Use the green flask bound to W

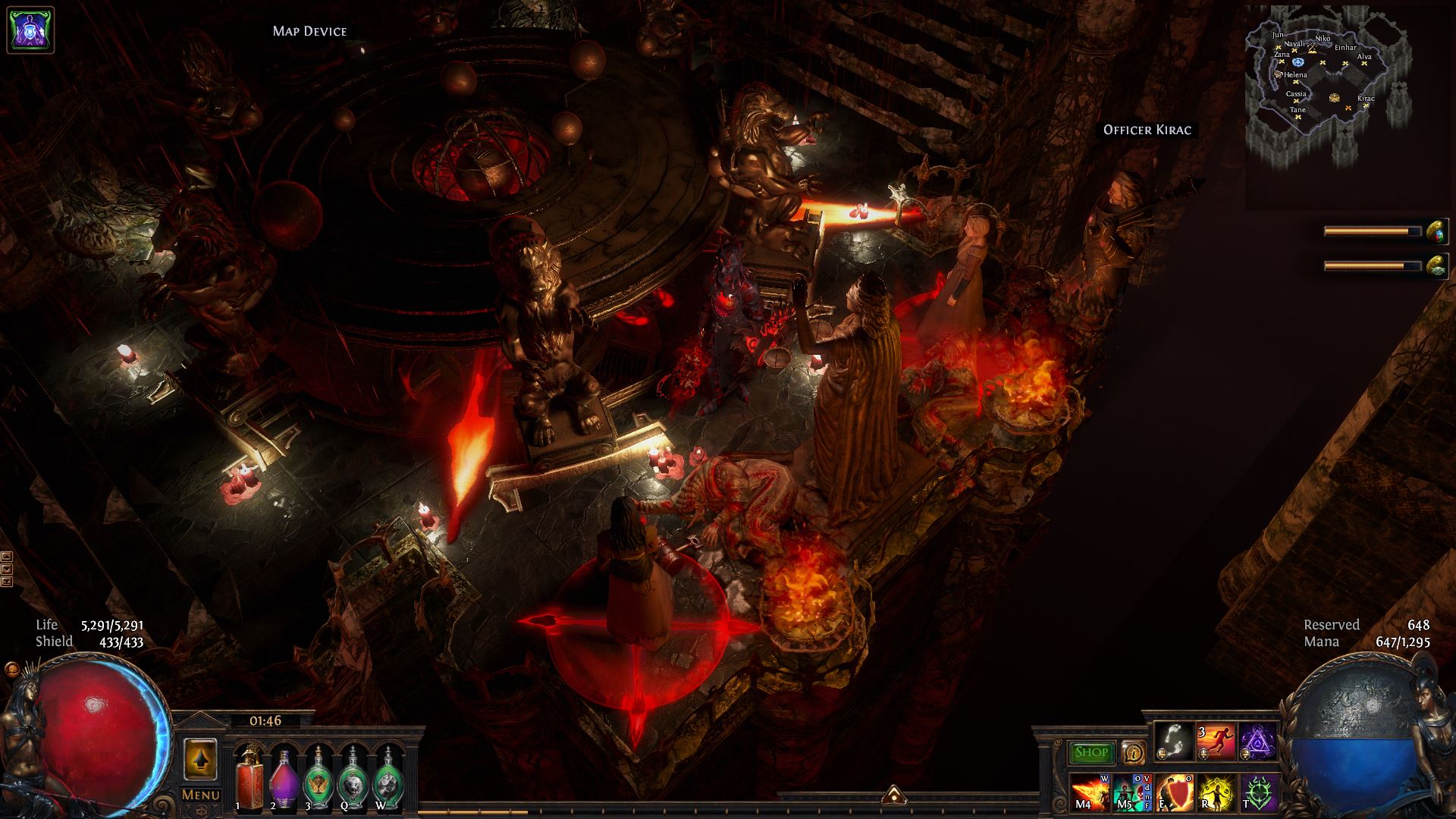click(387, 777)
